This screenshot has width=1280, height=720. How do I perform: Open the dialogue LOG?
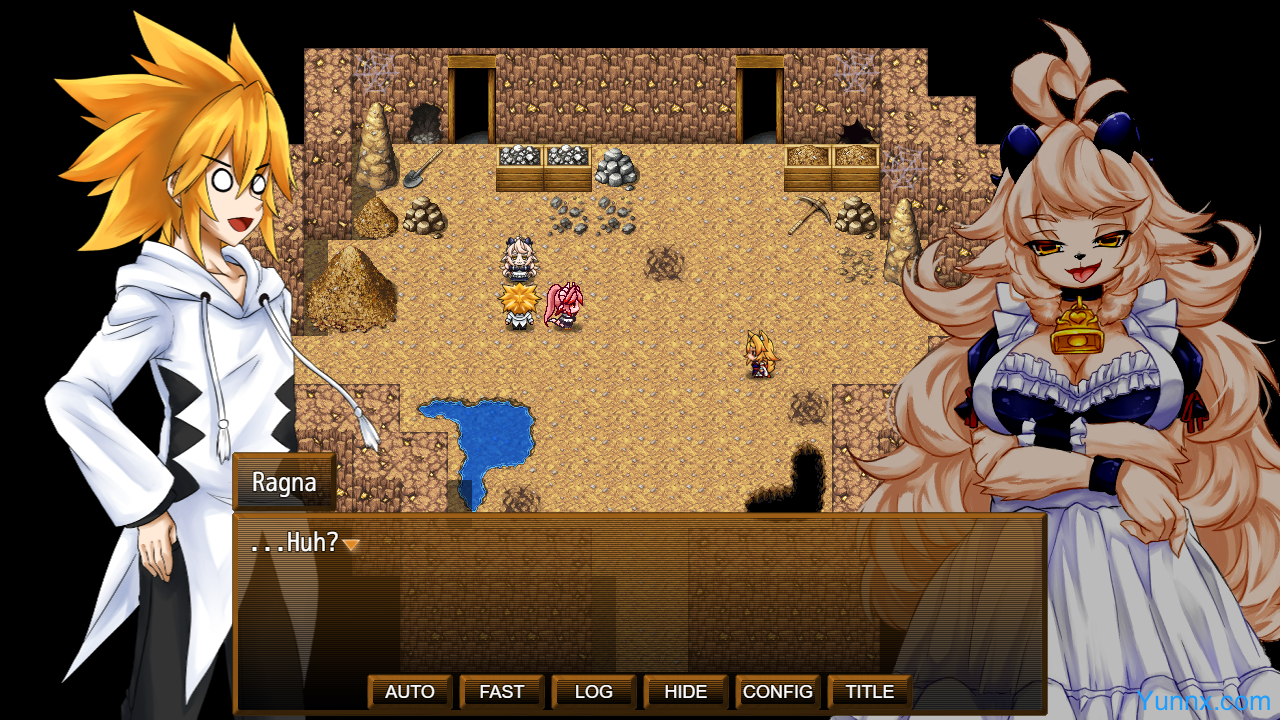594,692
